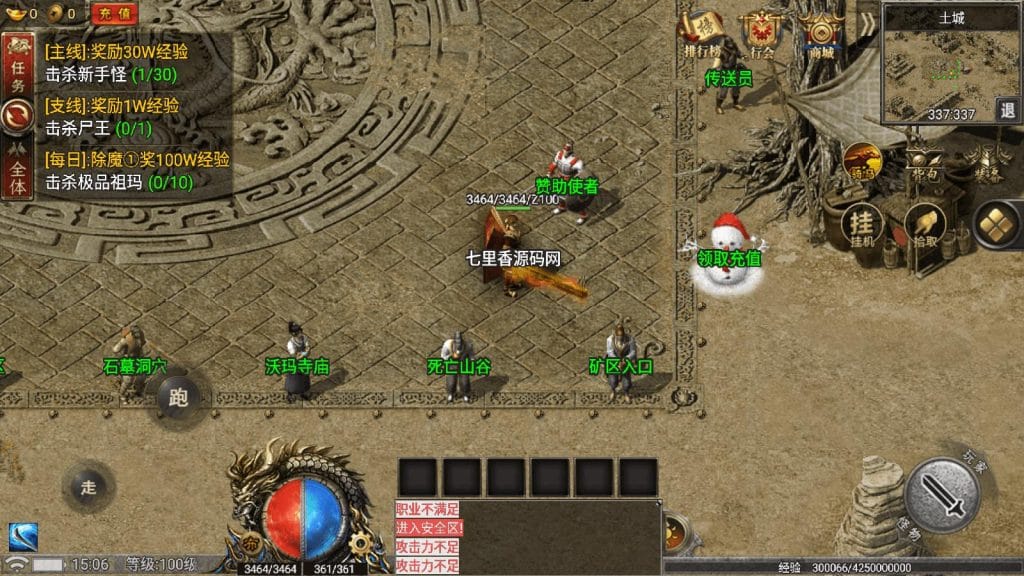Tap the 拾取 pick-up button
Screen dimensions: 1024x576
[925, 227]
